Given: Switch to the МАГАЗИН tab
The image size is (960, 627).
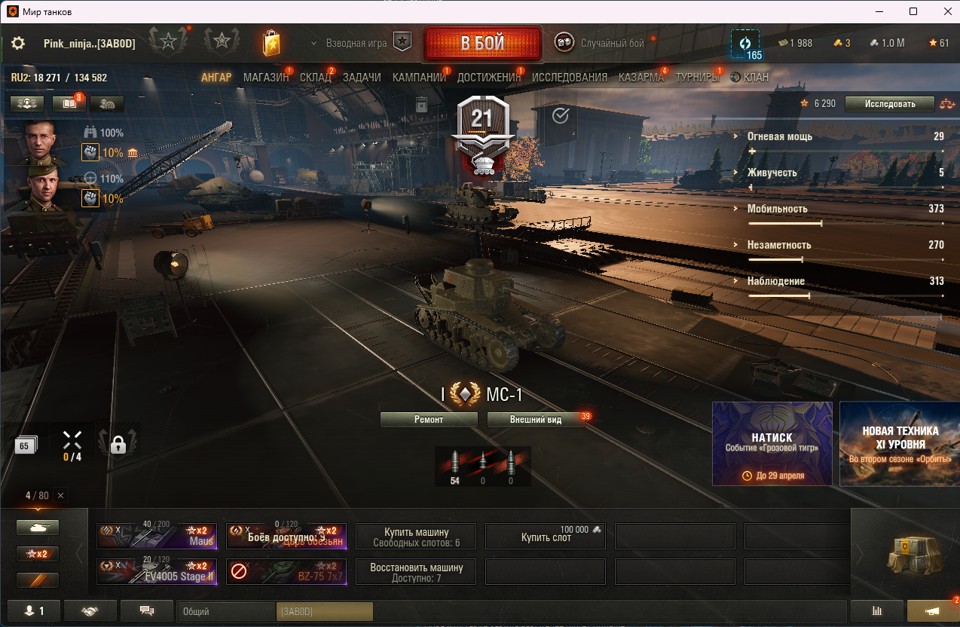Looking at the screenshot, I should (x=265, y=77).
